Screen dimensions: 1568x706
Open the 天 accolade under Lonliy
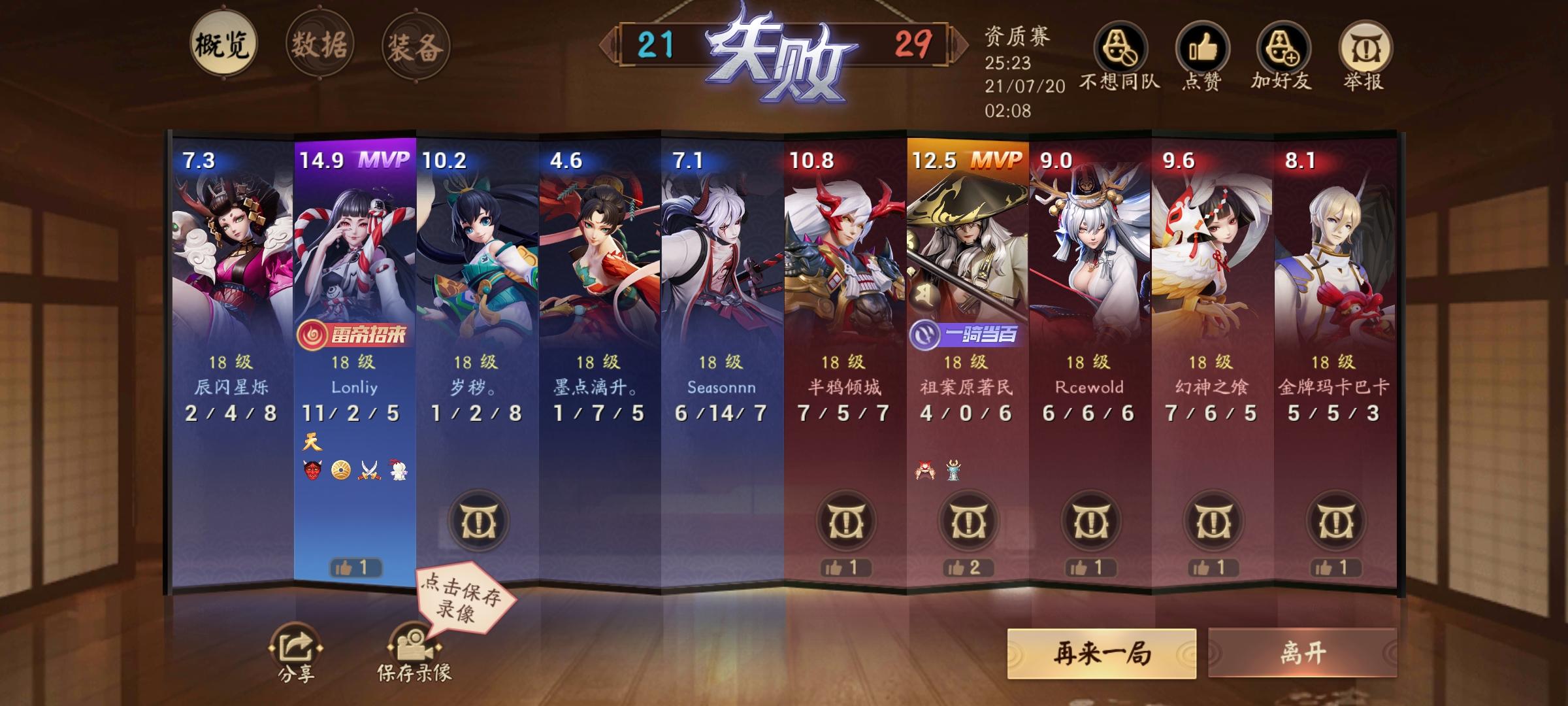313,443
